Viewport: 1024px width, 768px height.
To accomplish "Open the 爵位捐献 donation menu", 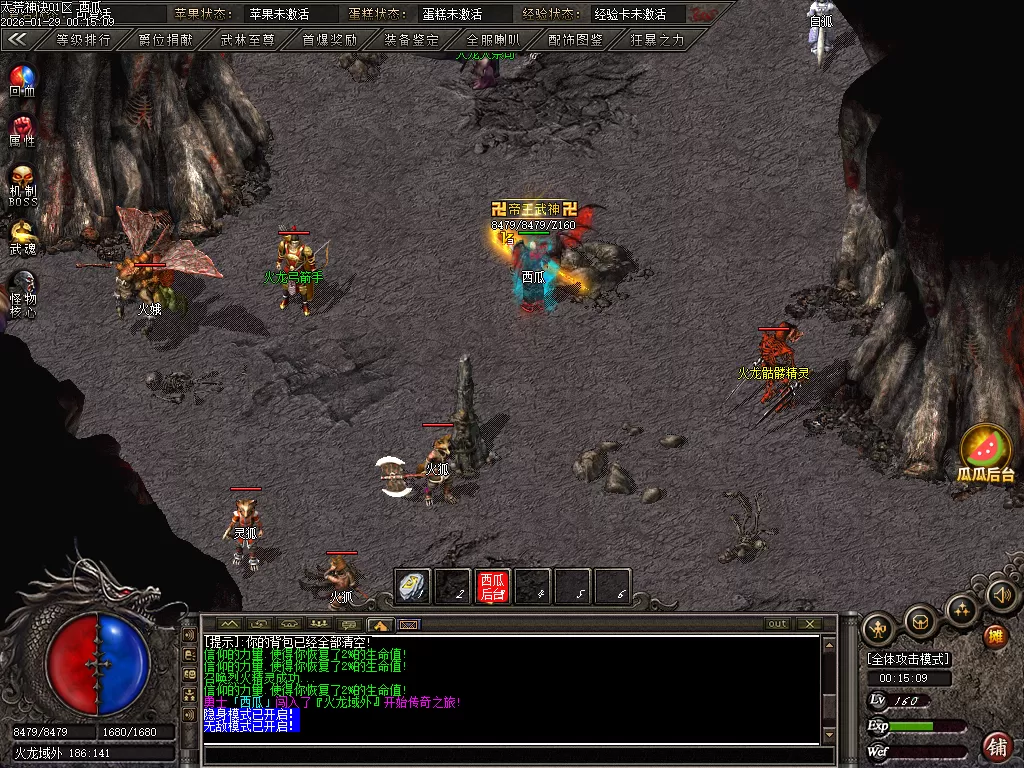I will (165, 40).
